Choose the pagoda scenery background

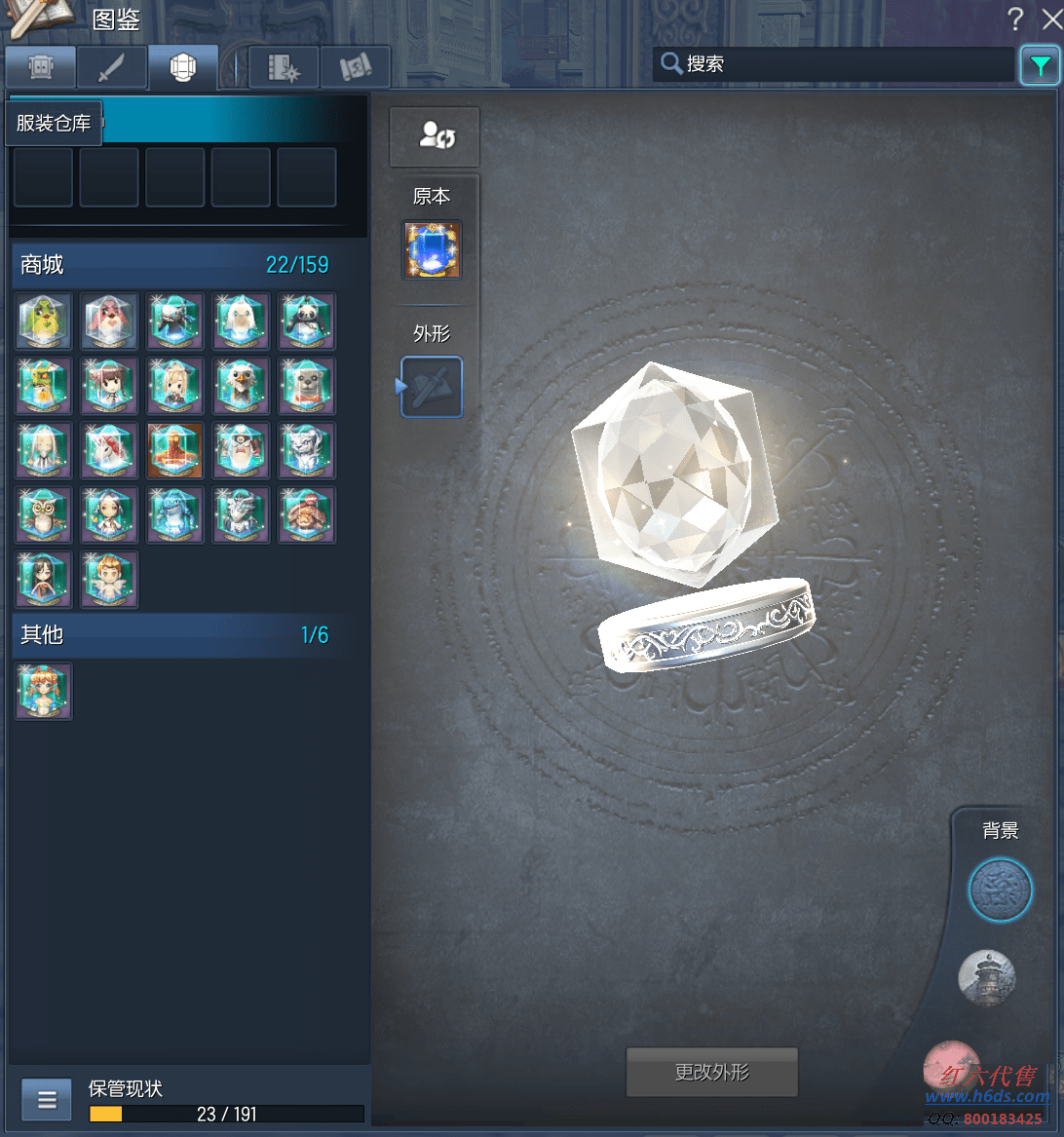987,977
